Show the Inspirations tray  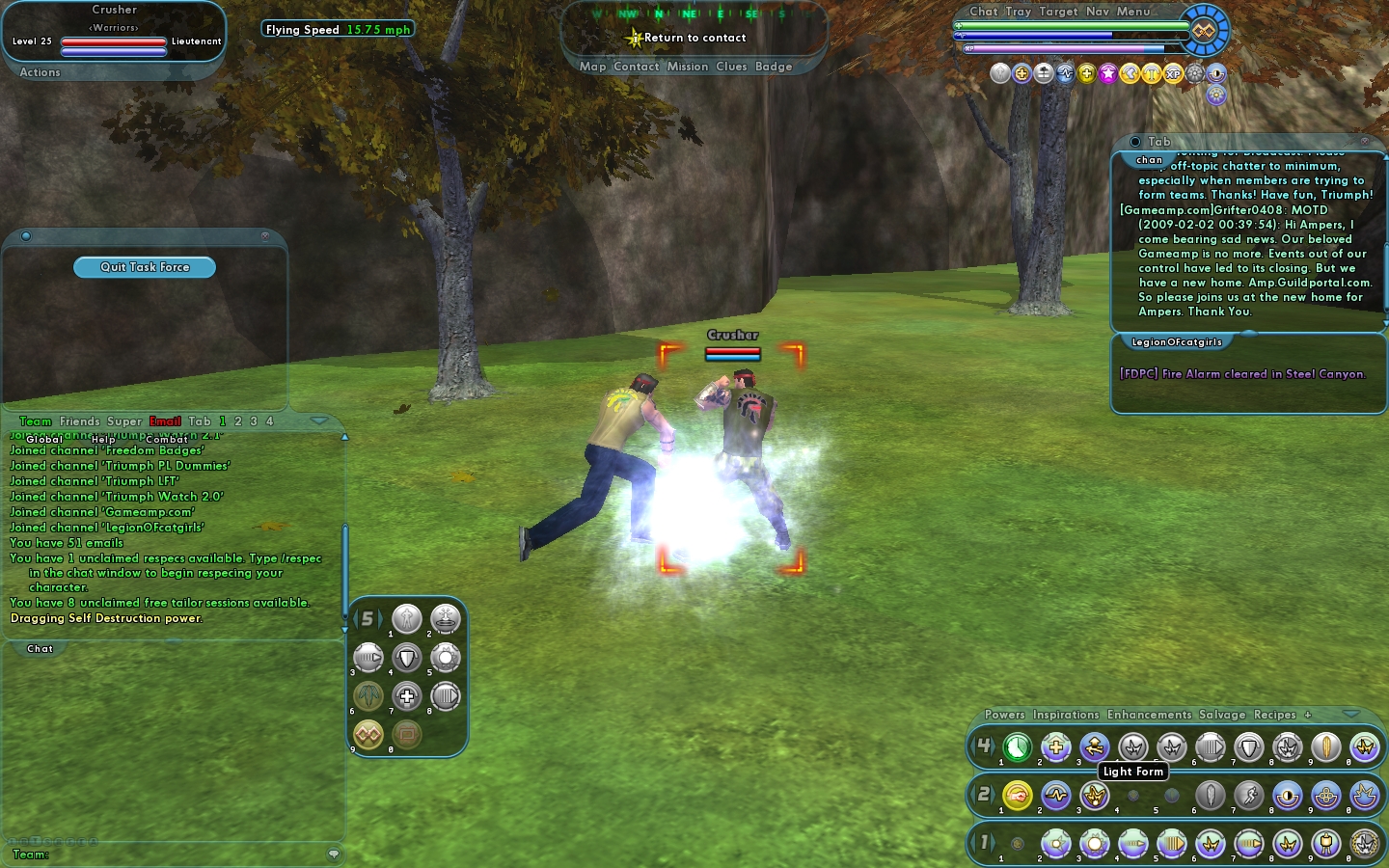pos(1065,715)
